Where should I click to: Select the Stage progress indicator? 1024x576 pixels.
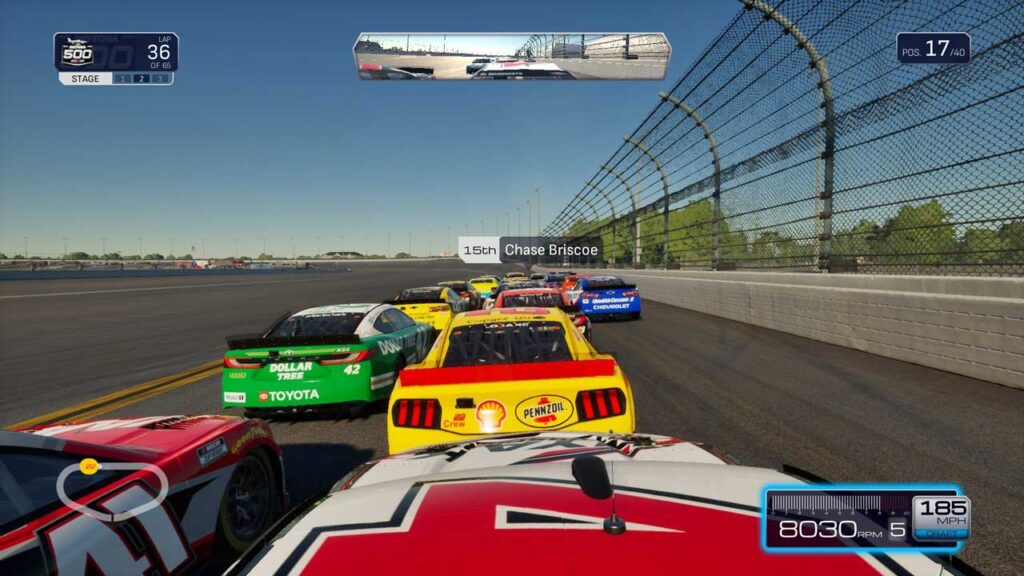click(116, 78)
